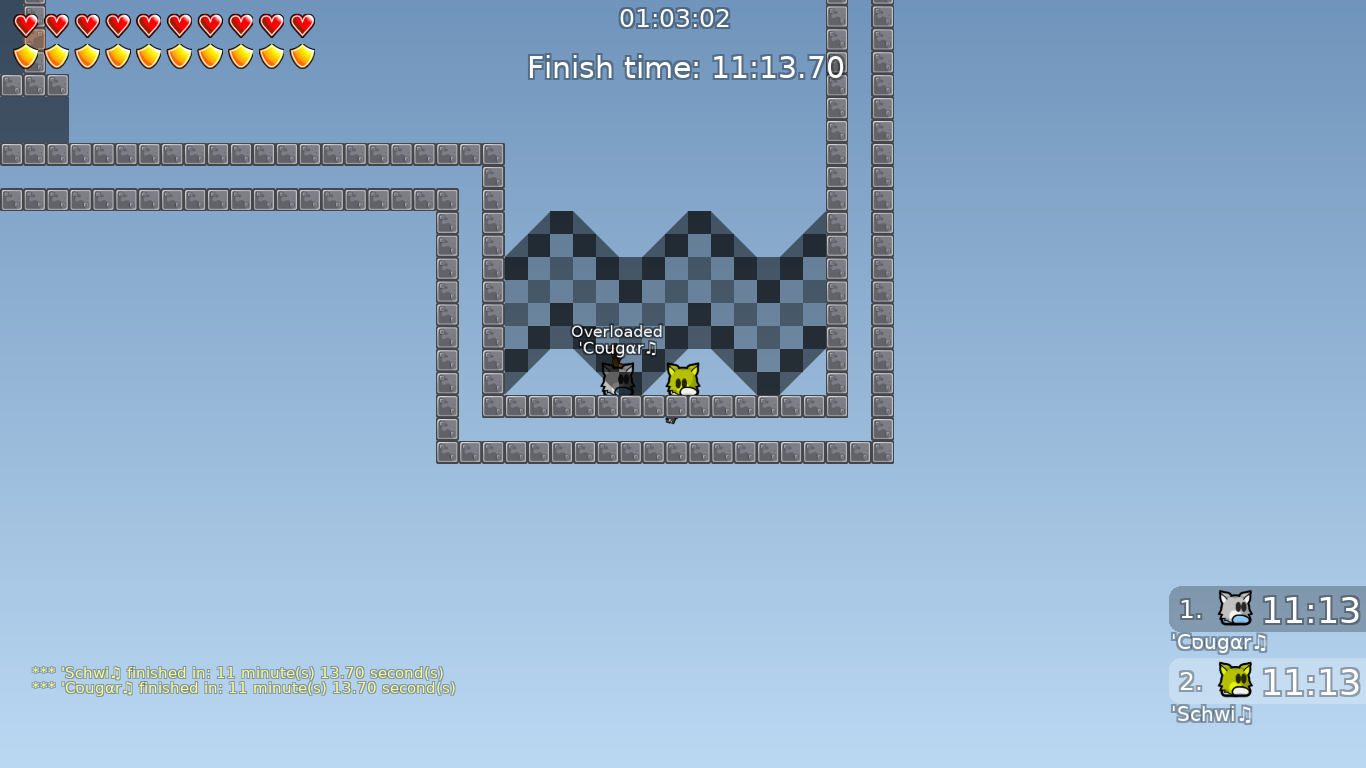This screenshot has height=768, width=1366.
Task: Click the race timer showing 01:03:02
Action: 676,18
